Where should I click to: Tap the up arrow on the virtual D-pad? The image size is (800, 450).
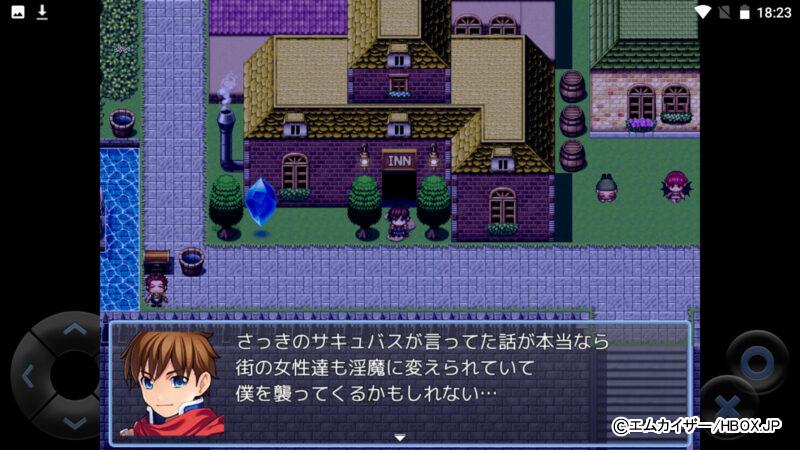pos(73,331)
